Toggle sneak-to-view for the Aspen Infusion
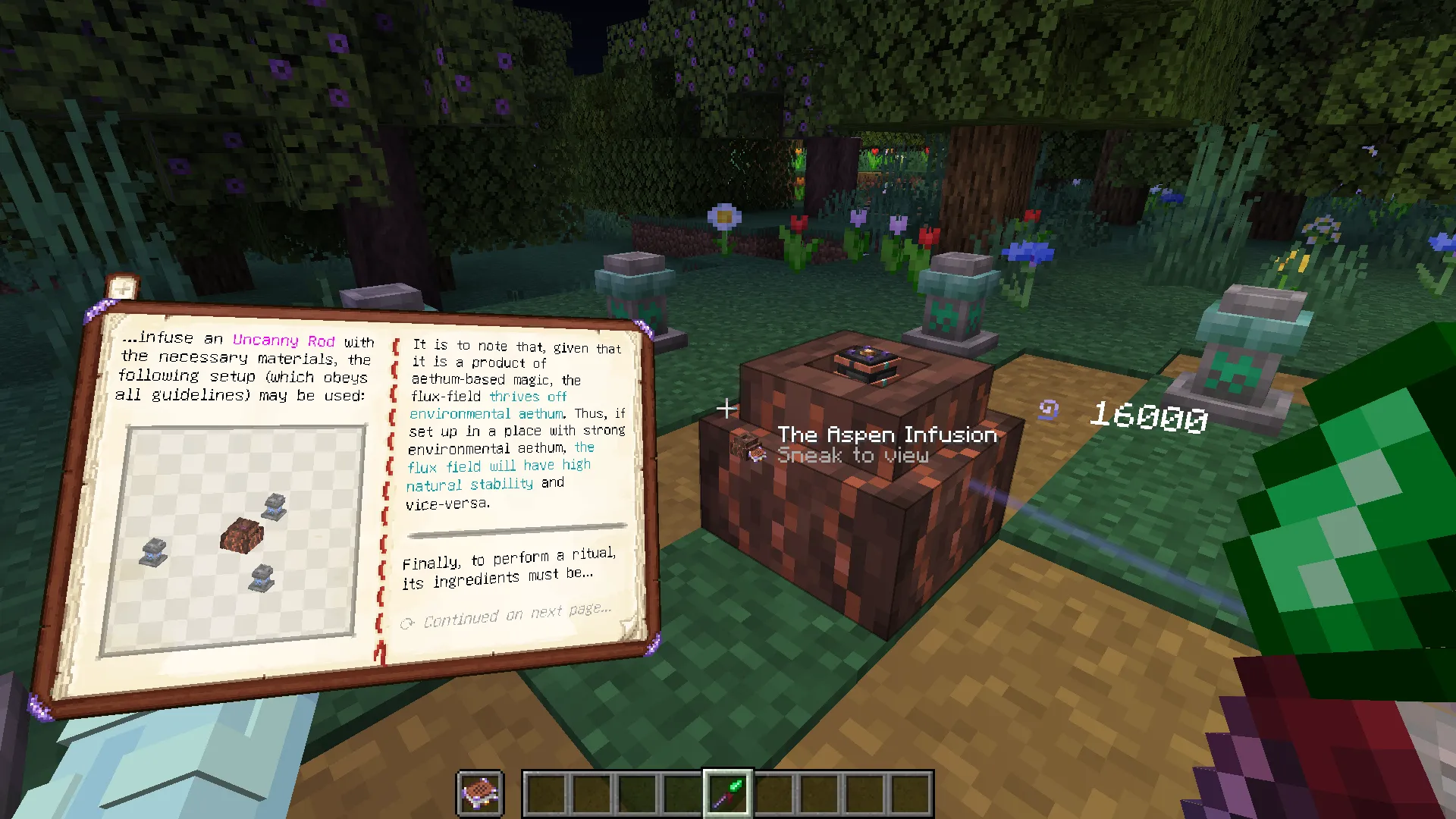The image size is (1456, 819). [x=855, y=455]
